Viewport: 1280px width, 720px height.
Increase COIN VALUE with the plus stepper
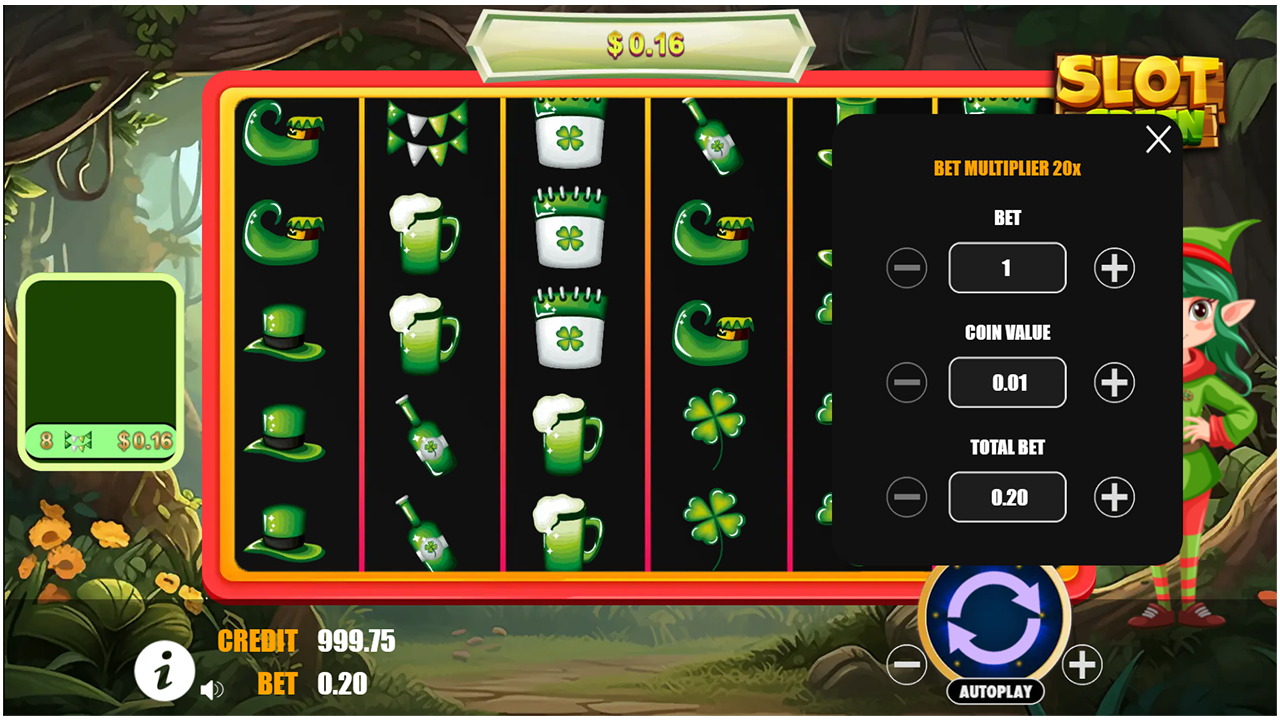(1113, 382)
